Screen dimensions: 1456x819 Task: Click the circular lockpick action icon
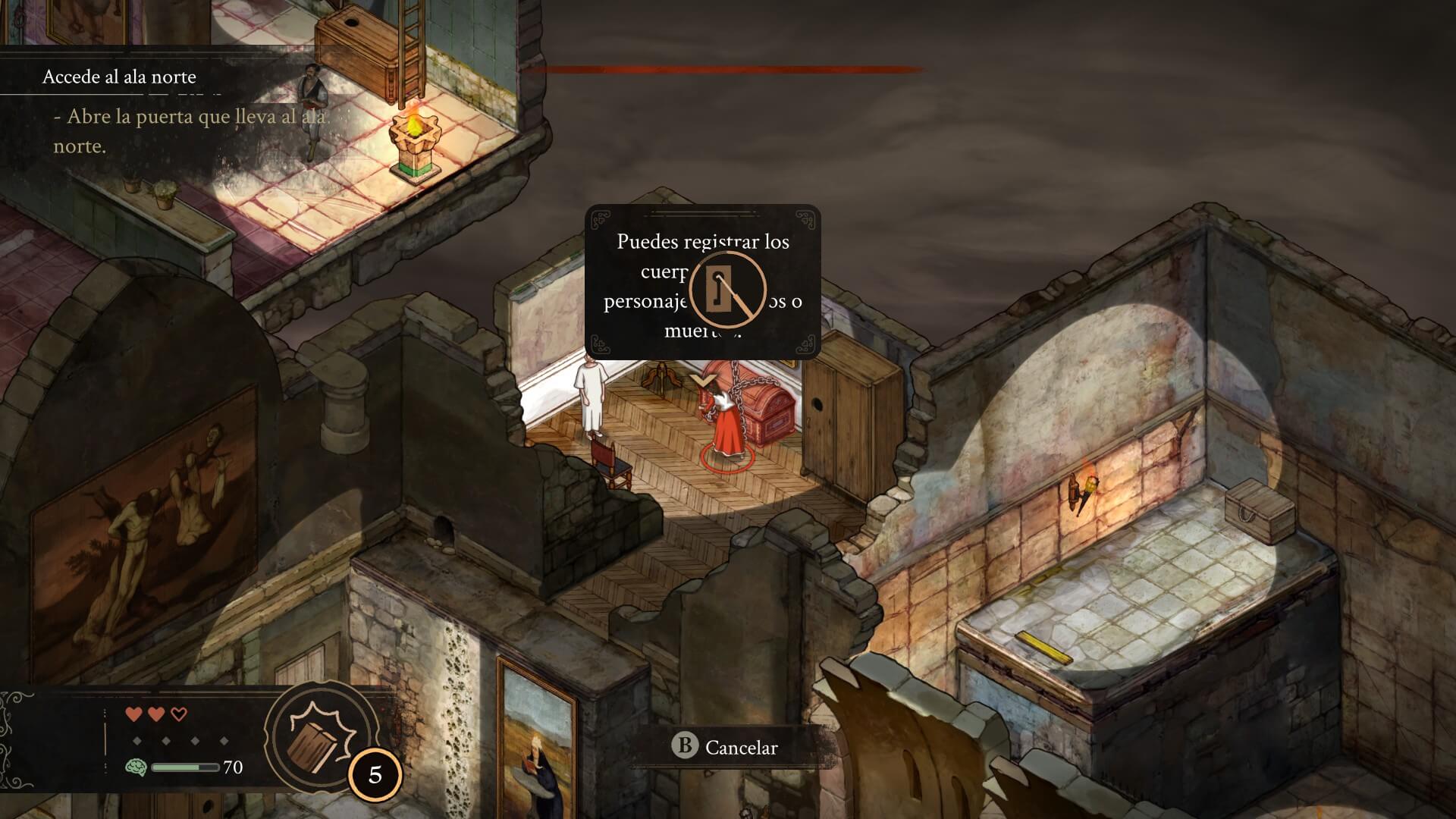pyautogui.click(x=727, y=290)
